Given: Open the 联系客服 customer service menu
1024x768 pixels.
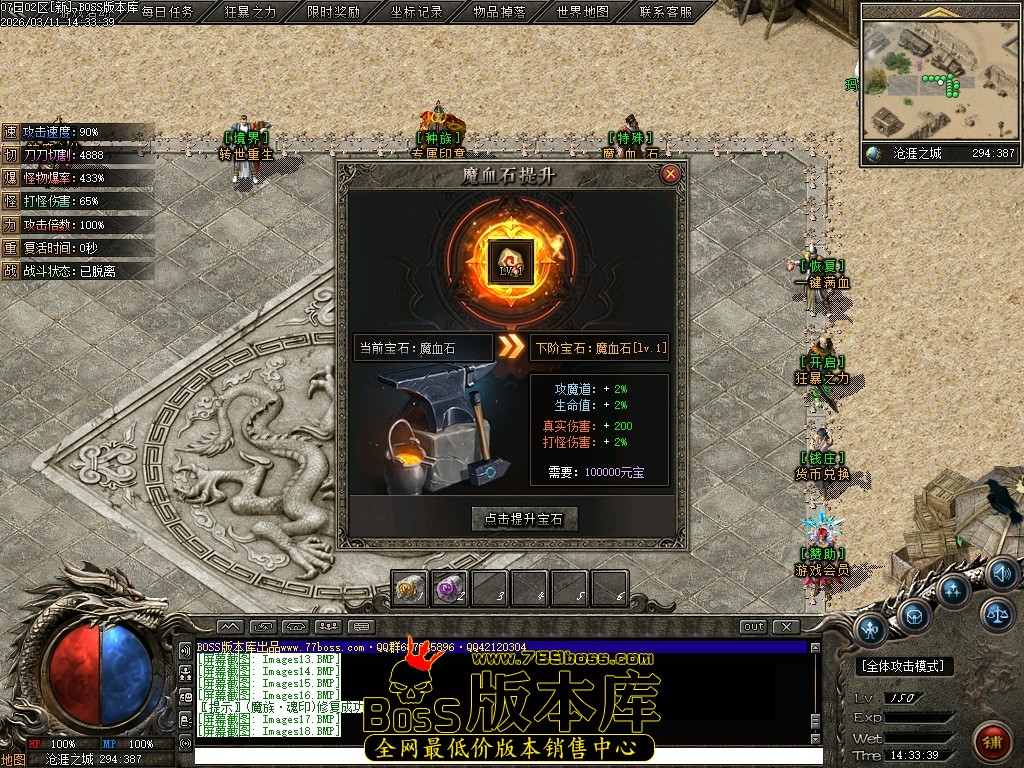Looking at the screenshot, I should [x=665, y=12].
